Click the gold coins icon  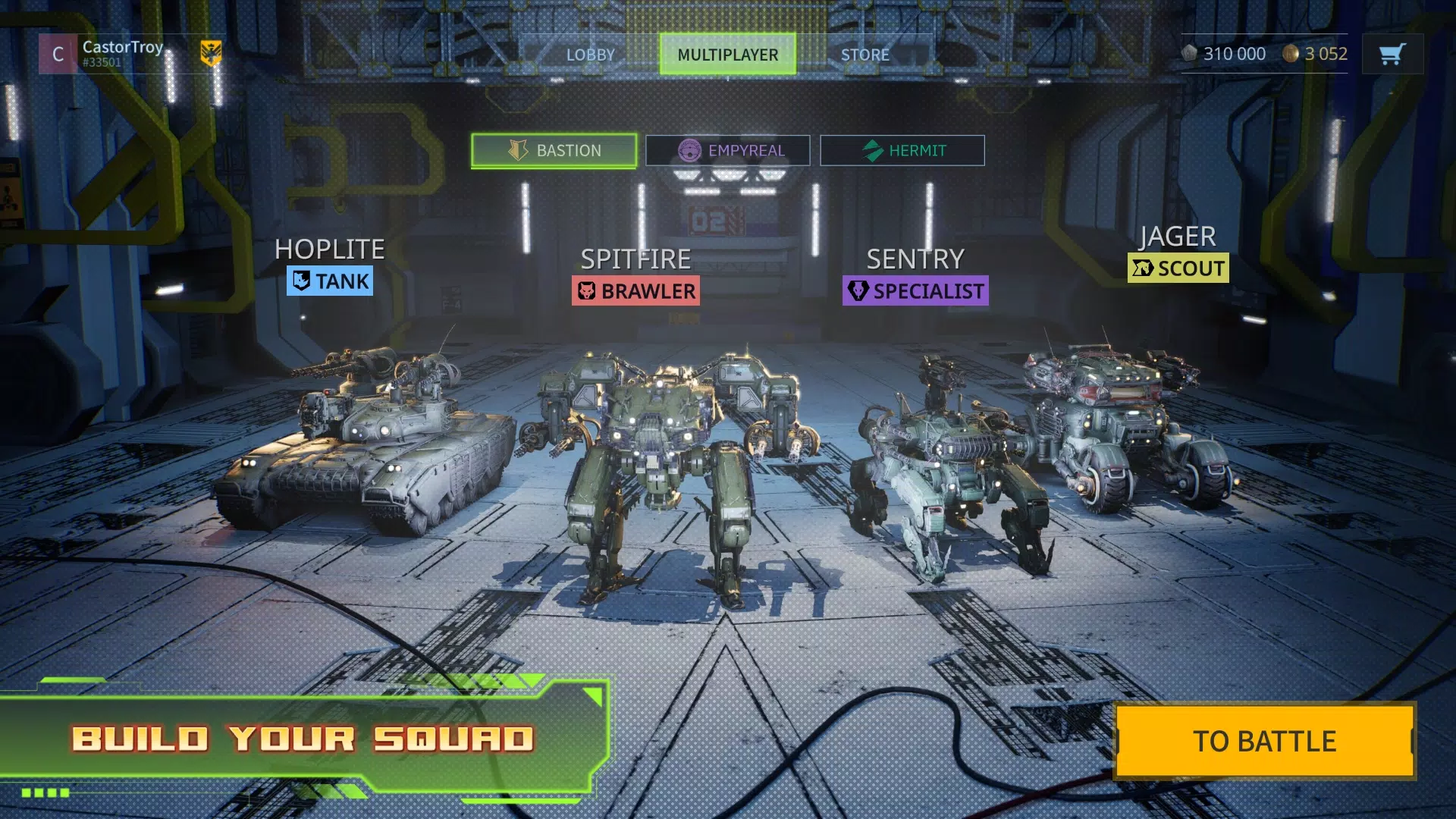tap(1291, 53)
